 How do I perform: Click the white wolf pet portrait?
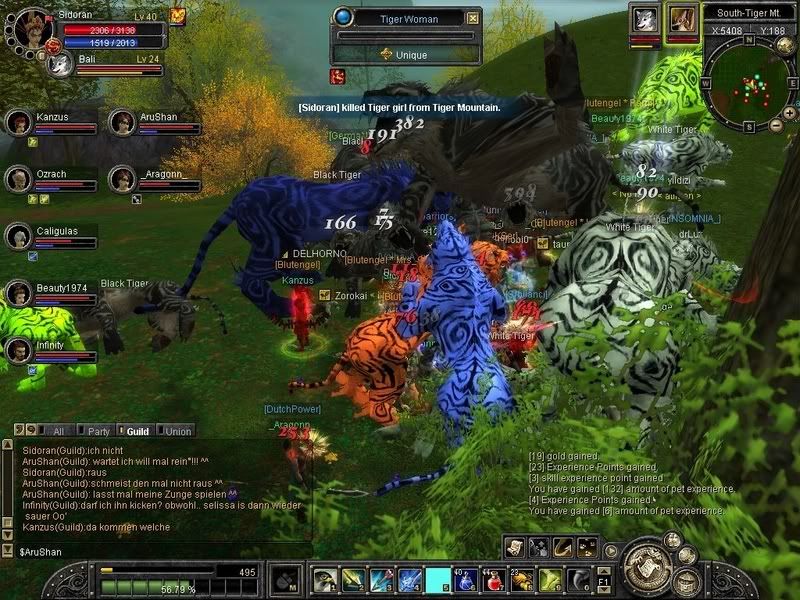point(645,20)
